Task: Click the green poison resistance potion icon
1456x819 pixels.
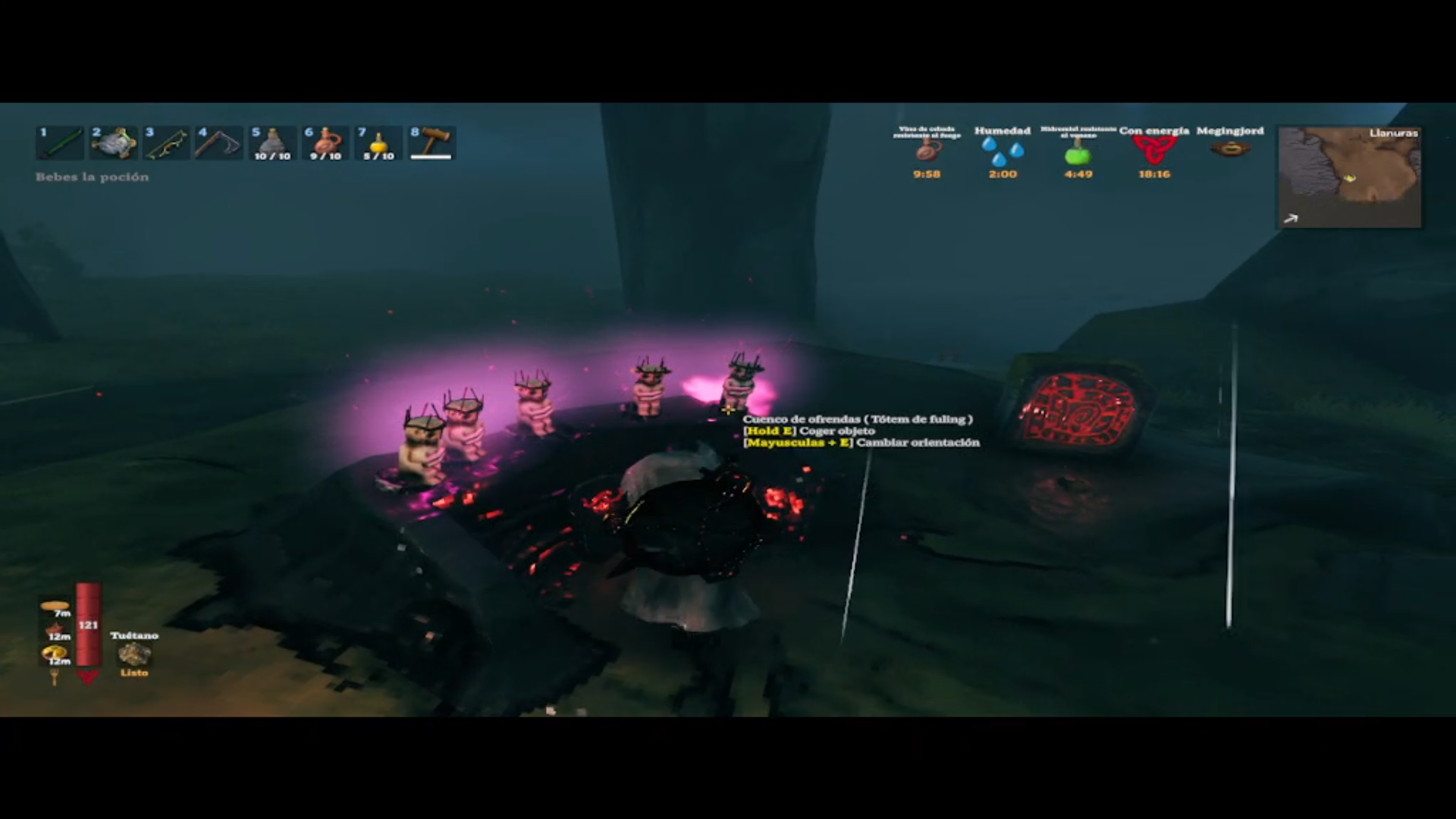Action: [1078, 154]
